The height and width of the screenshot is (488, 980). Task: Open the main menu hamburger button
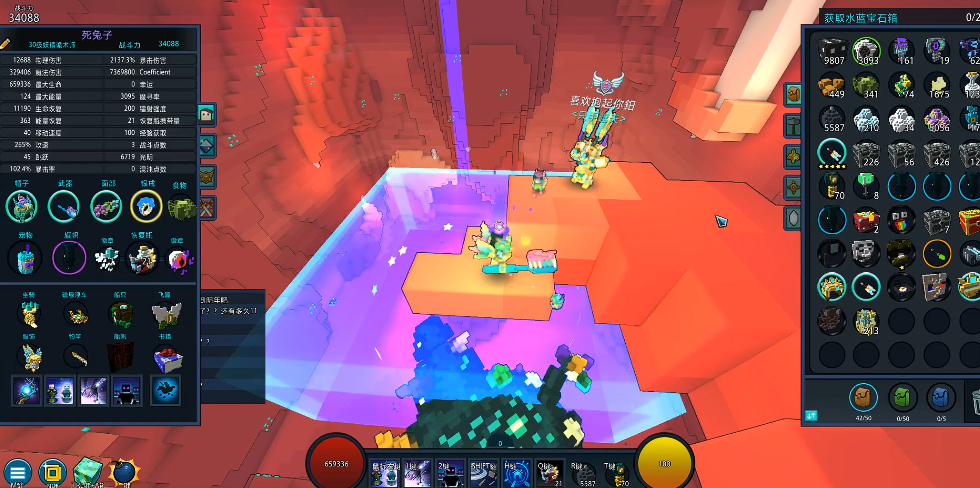coord(17,472)
